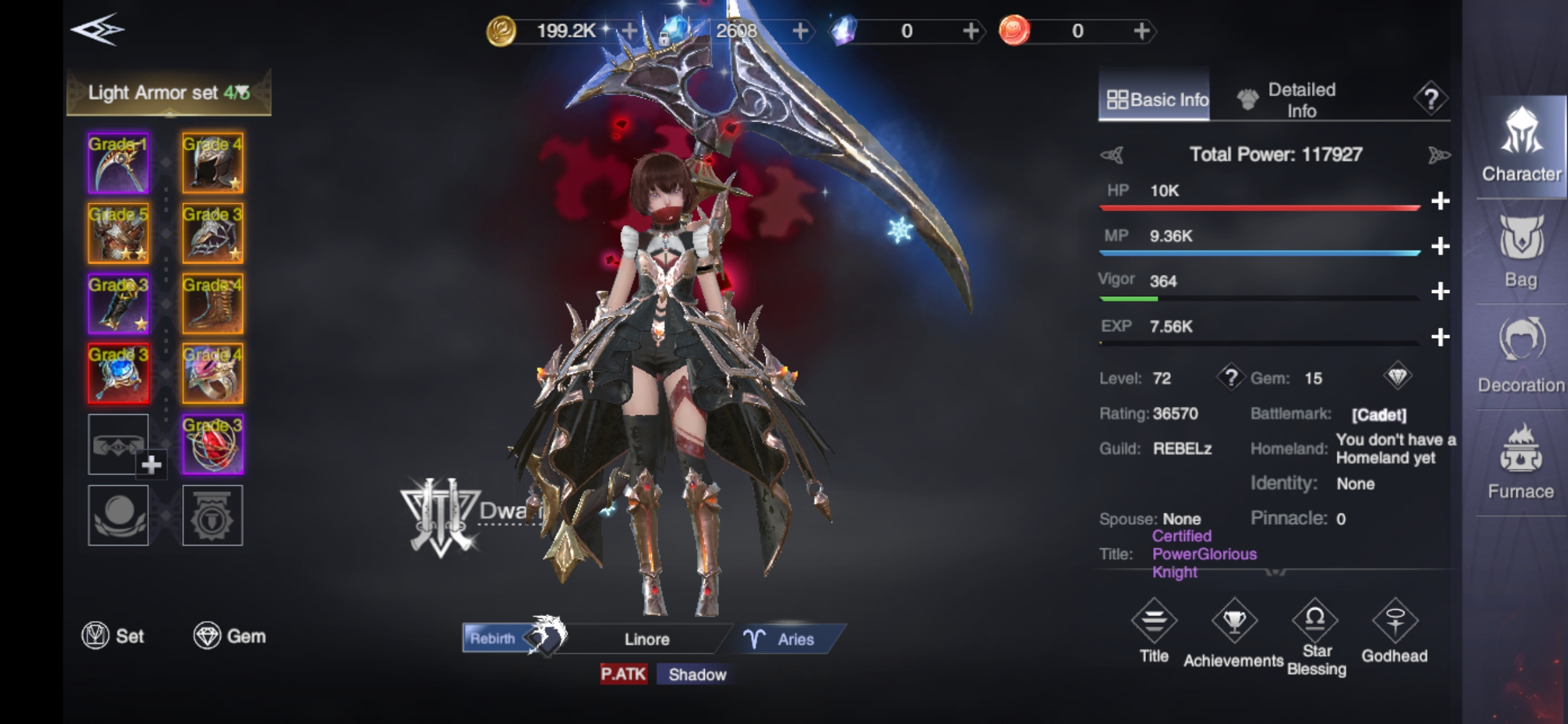Screen dimensions: 1568x724
Task: Select the Grade 4 helmet slot
Action: pos(212,164)
